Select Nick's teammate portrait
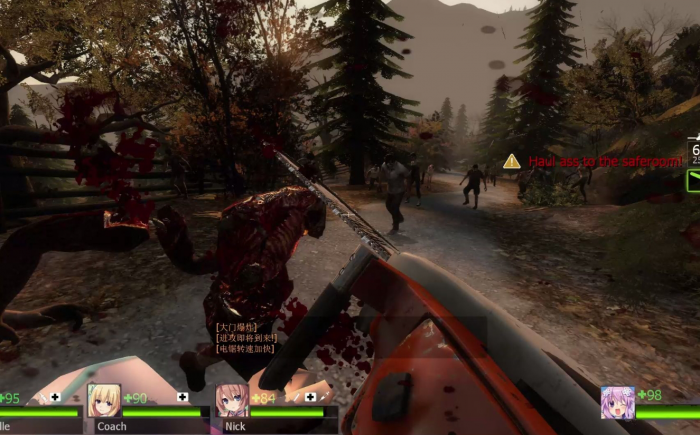The height and width of the screenshot is (435, 700). 232,400
